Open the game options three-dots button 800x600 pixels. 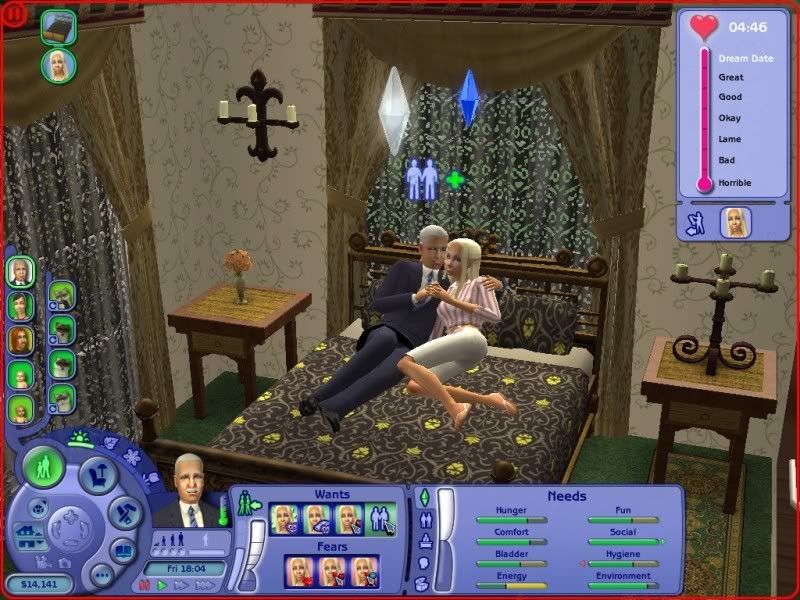coord(101,575)
